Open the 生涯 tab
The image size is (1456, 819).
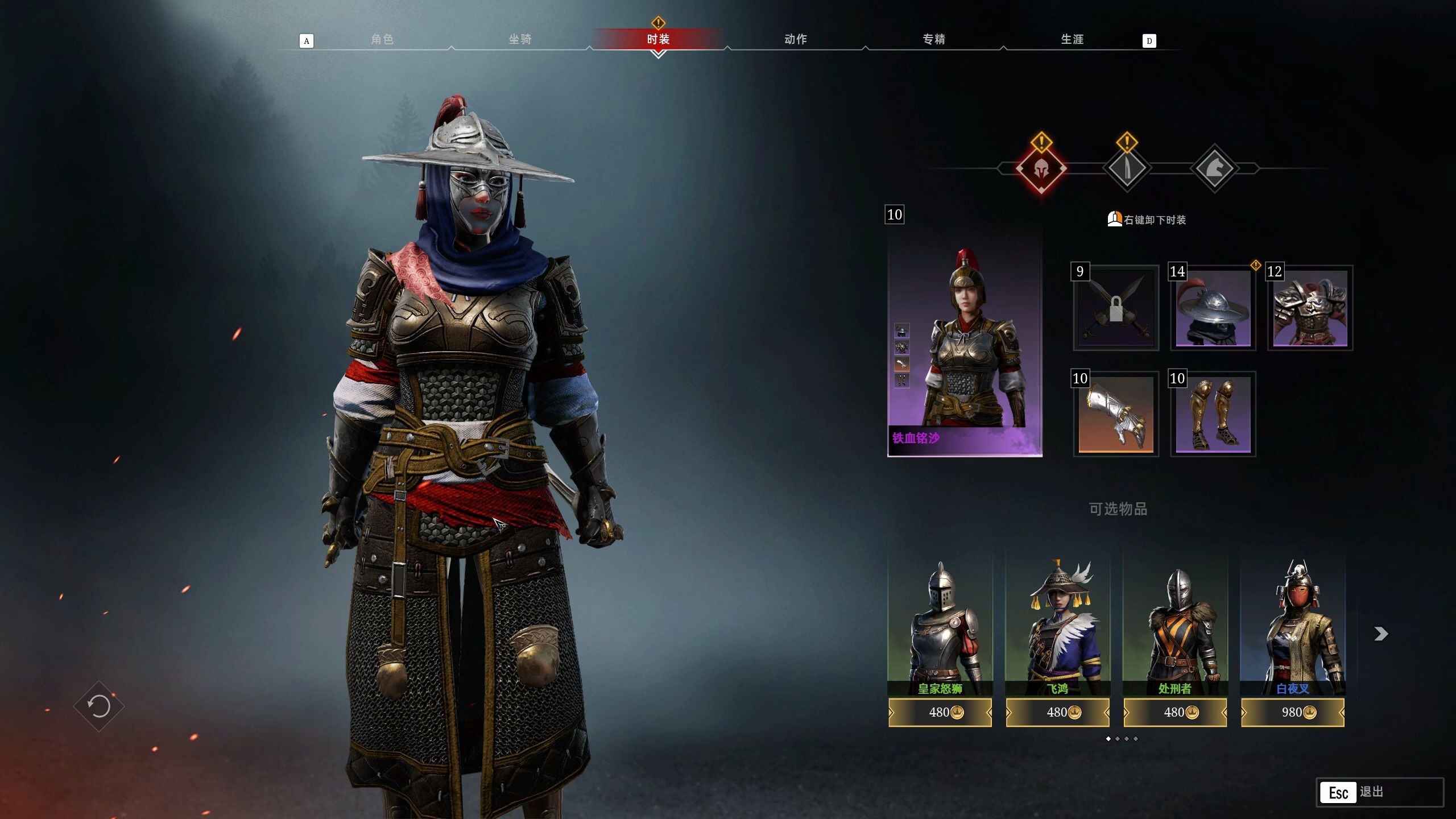click(x=1072, y=39)
